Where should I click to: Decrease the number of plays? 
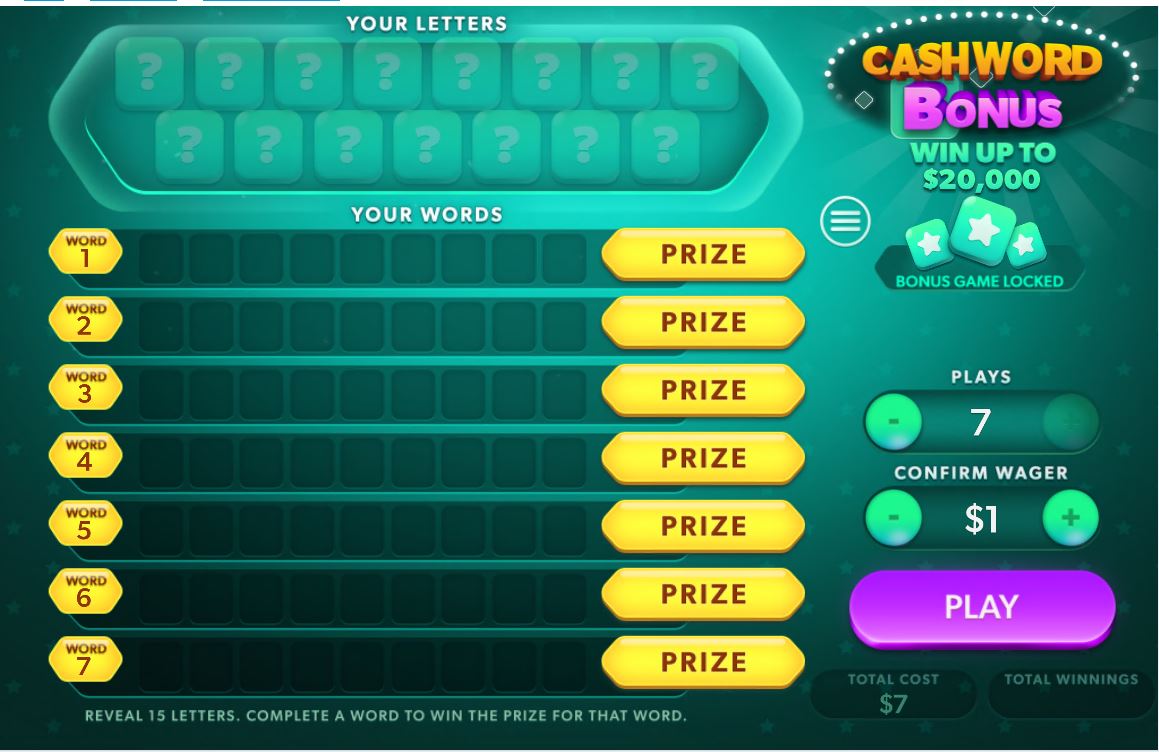(x=893, y=421)
